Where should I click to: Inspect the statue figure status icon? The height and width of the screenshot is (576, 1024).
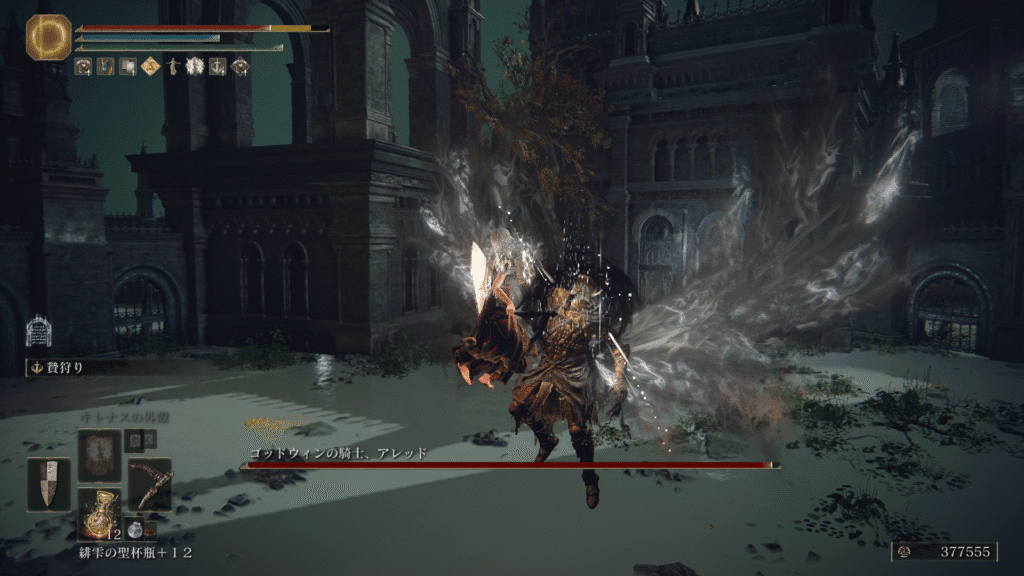click(173, 67)
